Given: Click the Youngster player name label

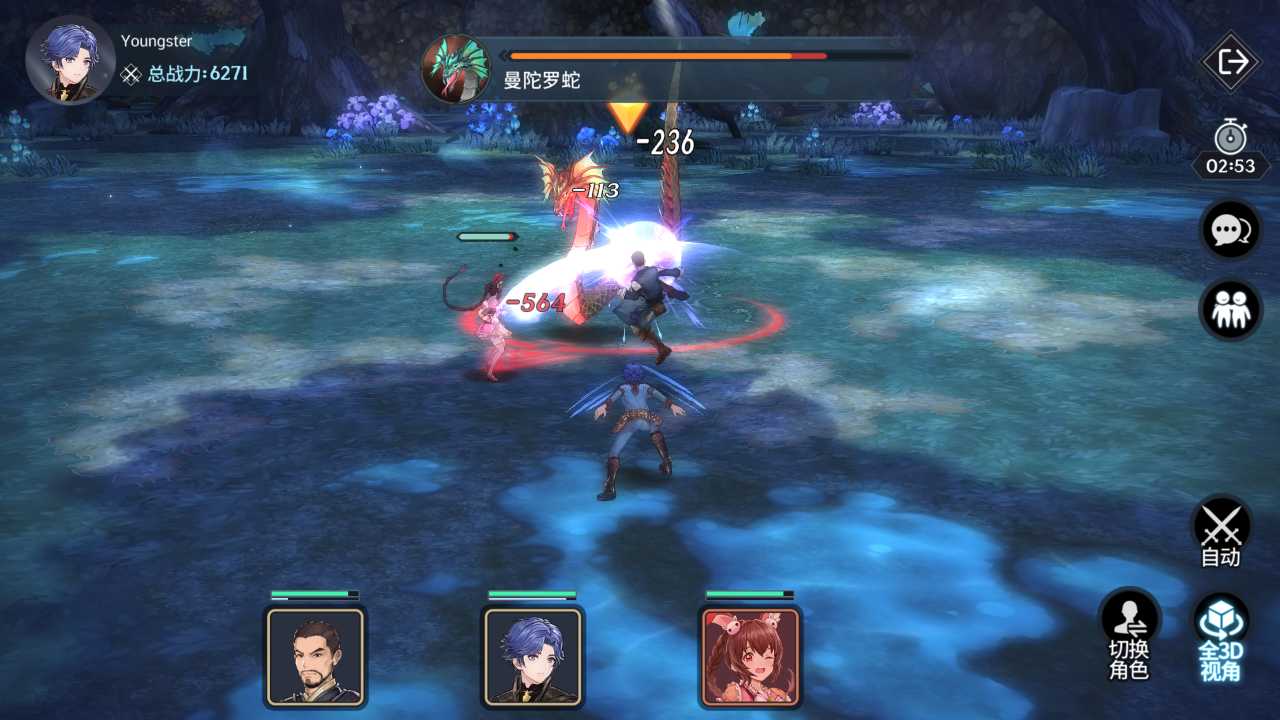Looking at the screenshot, I should click(x=156, y=41).
